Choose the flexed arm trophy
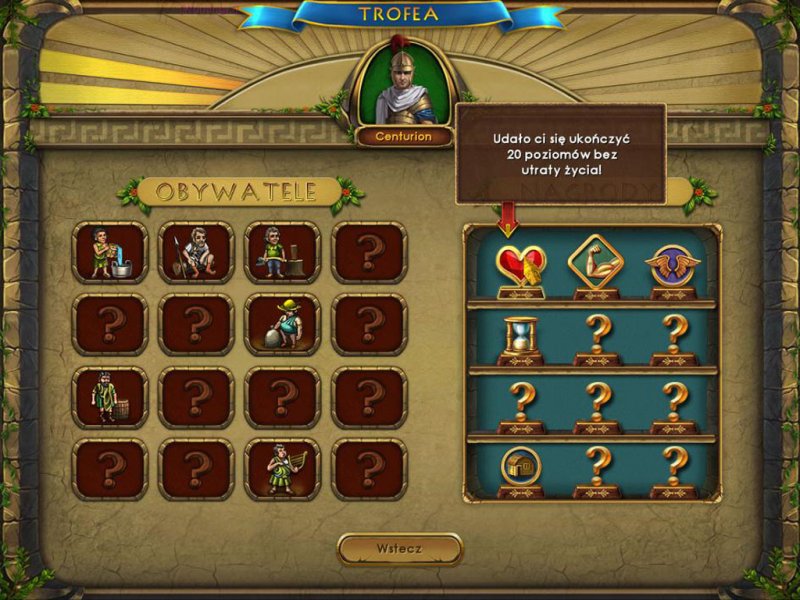 click(x=596, y=268)
